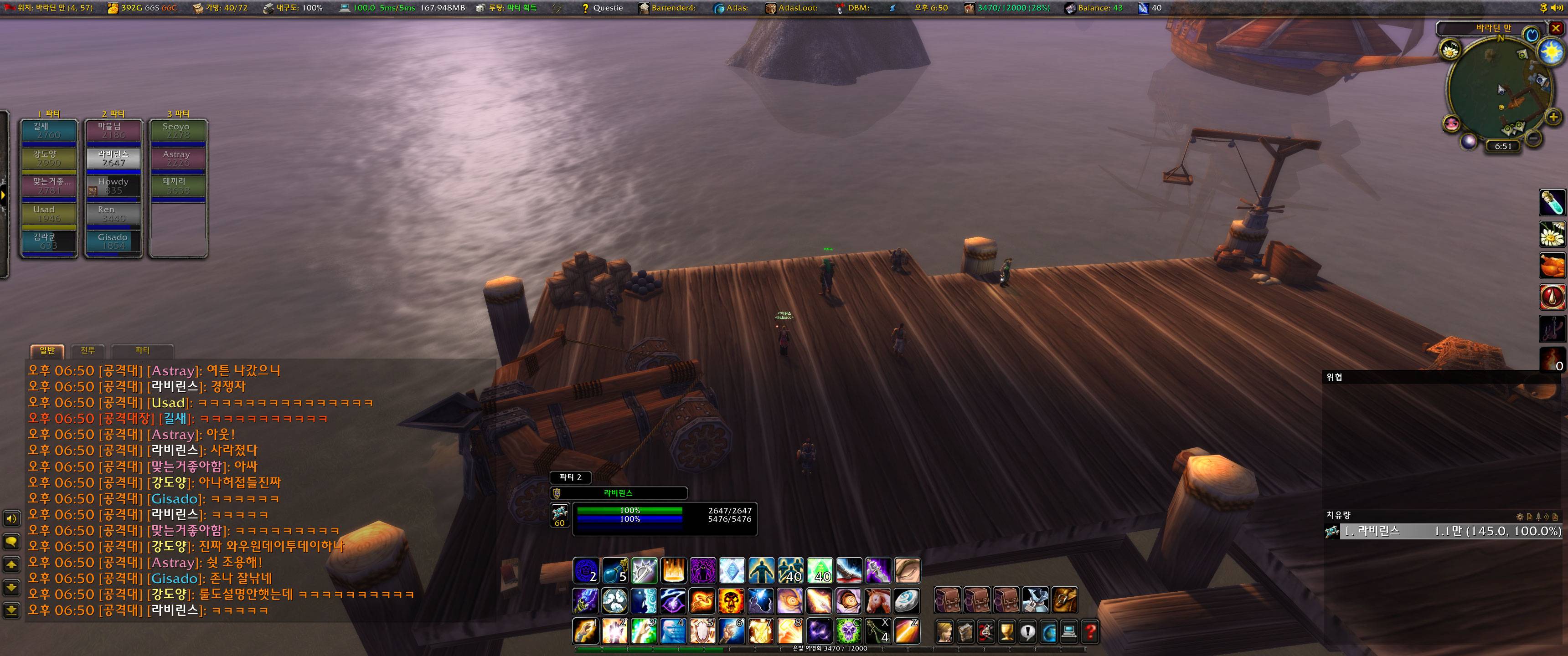Cast the flaming skull ability
The image size is (1568, 656).
click(731, 601)
